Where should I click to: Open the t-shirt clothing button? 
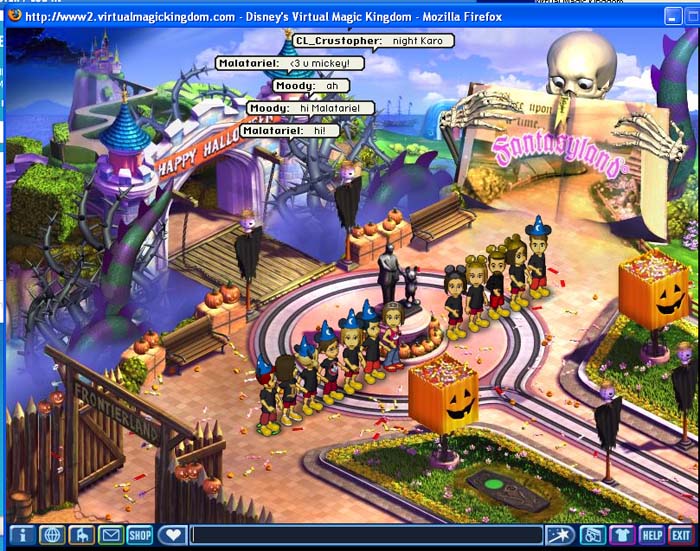pos(622,535)
